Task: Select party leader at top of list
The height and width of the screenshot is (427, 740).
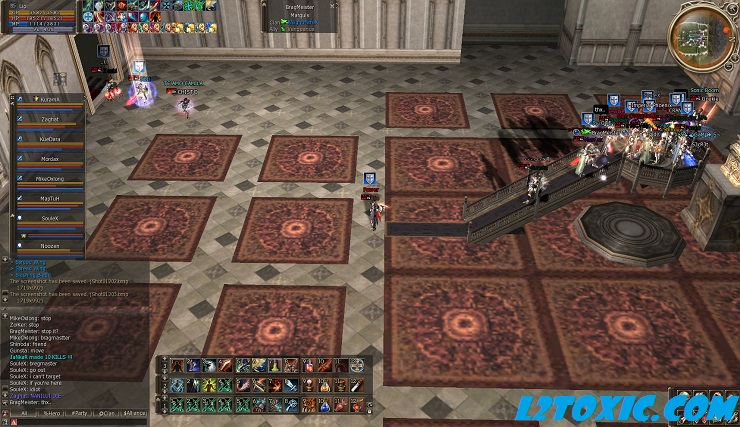Action: point(49,100)
